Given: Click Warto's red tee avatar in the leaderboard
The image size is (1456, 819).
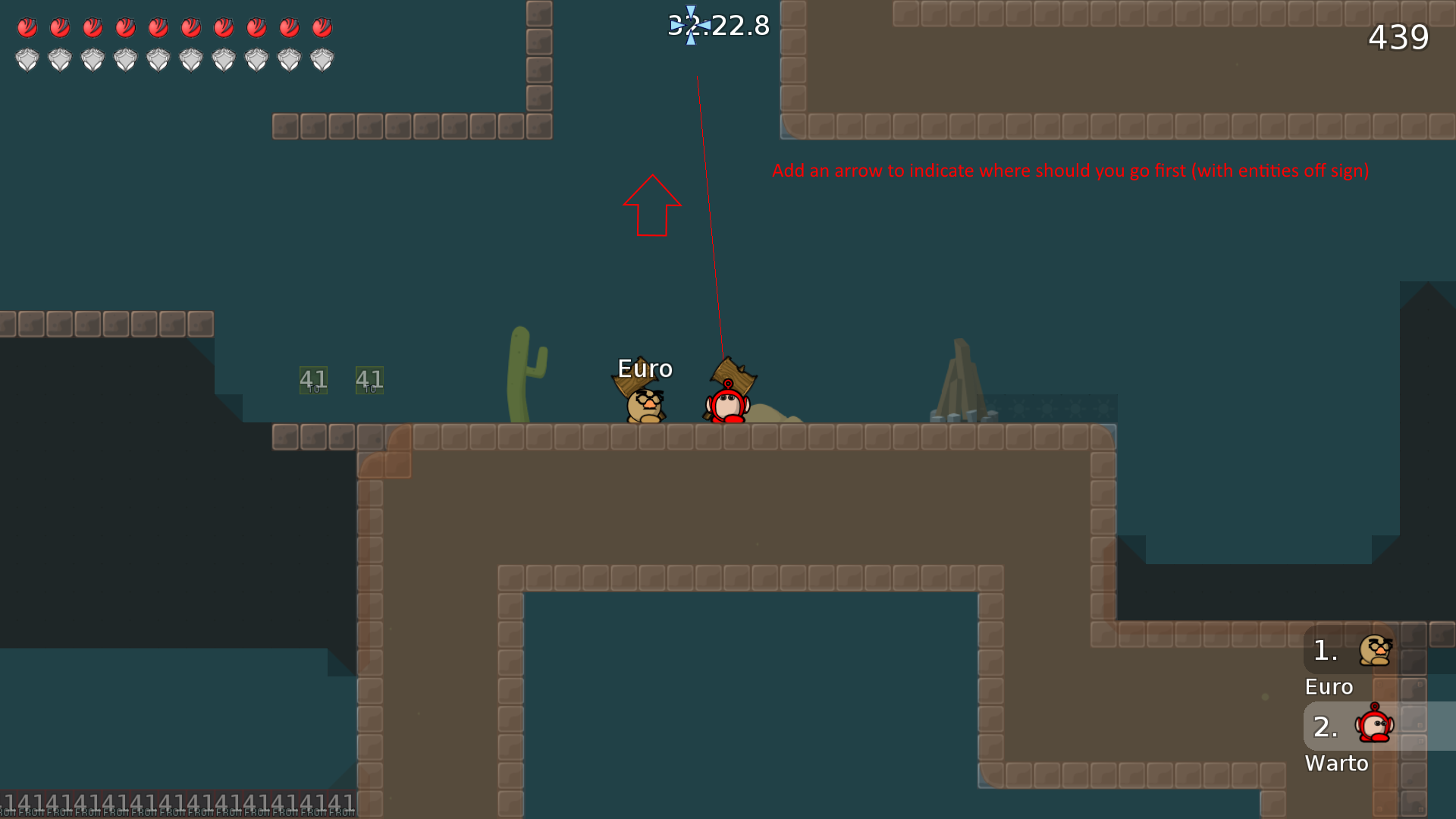Looking at the screenshot, I should pos(1374,726).
